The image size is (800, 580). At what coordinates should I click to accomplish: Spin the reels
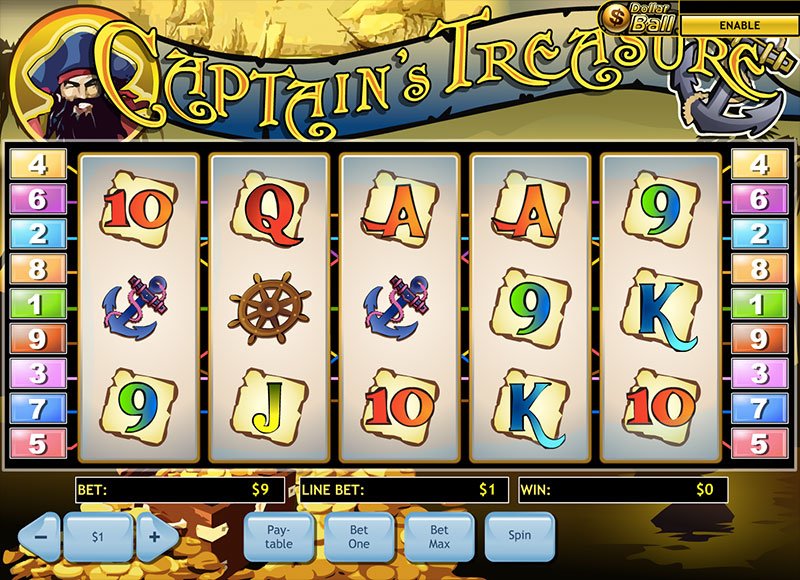coord(519,536)
